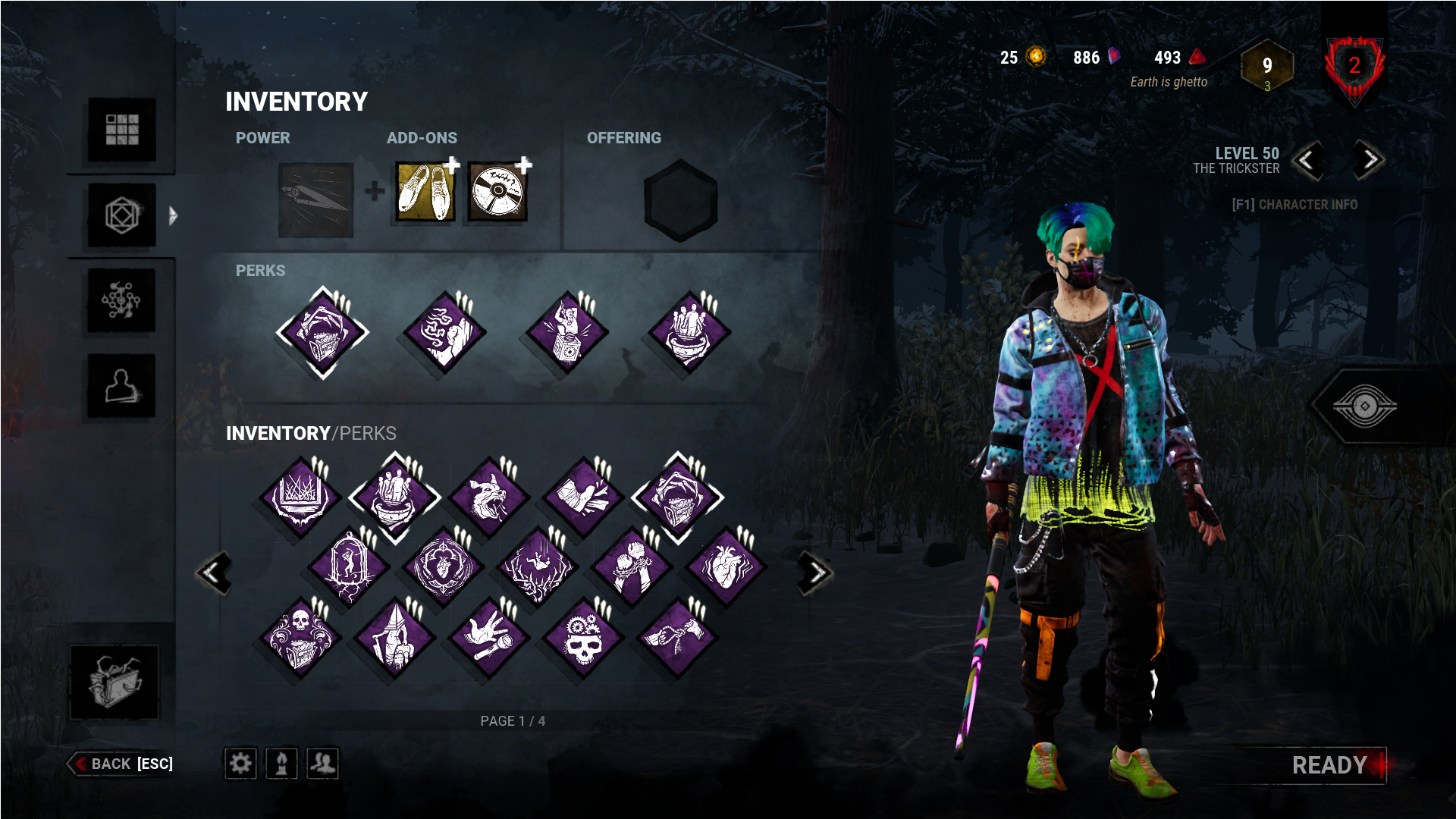Viewport: 1456px width, 819px height.
Task: Open the bloodweb network icon in the sidebar
Action: [x=121, y=300]
